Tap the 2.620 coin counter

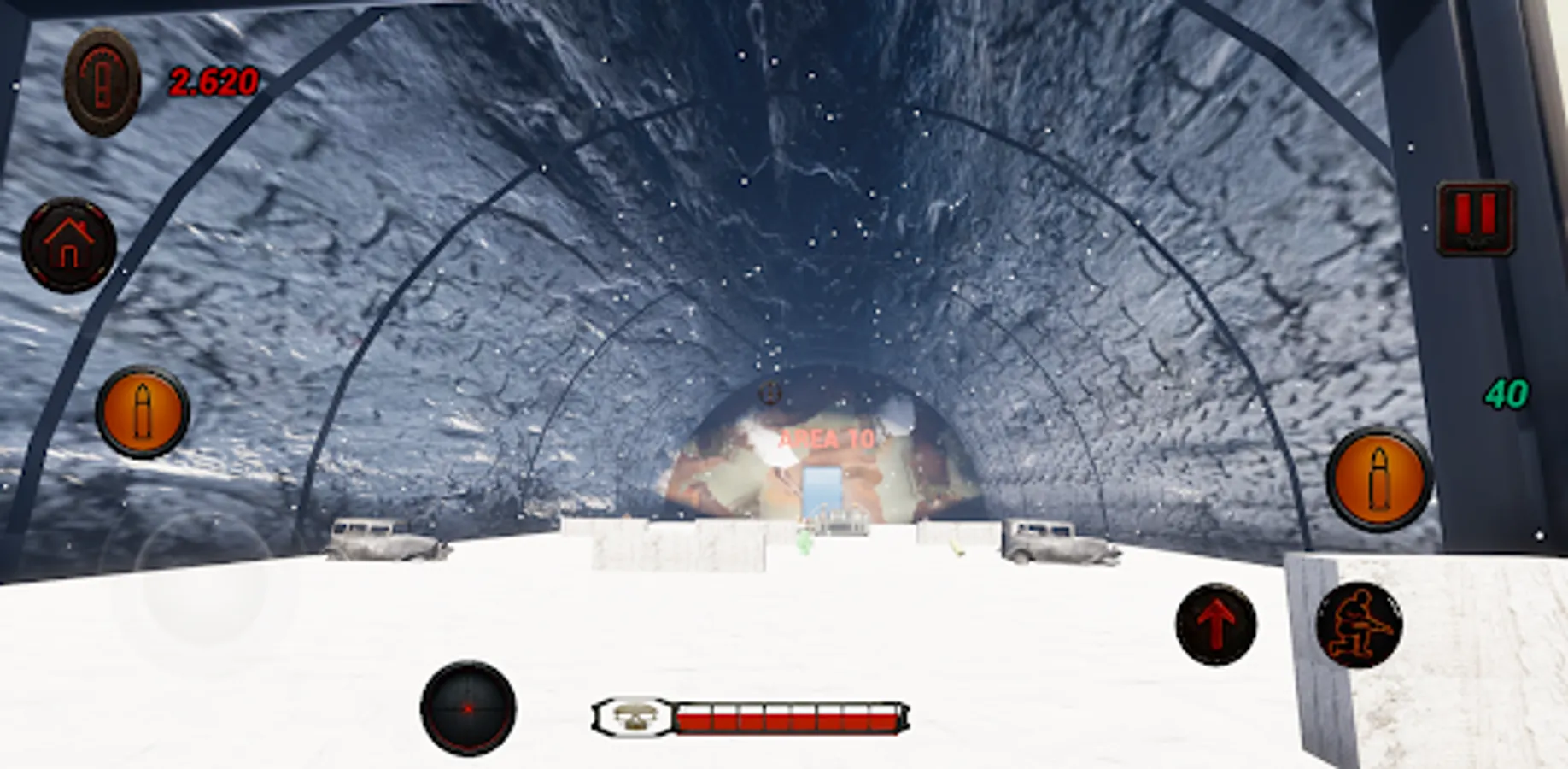pyautogui.click(x=214, y=80)
